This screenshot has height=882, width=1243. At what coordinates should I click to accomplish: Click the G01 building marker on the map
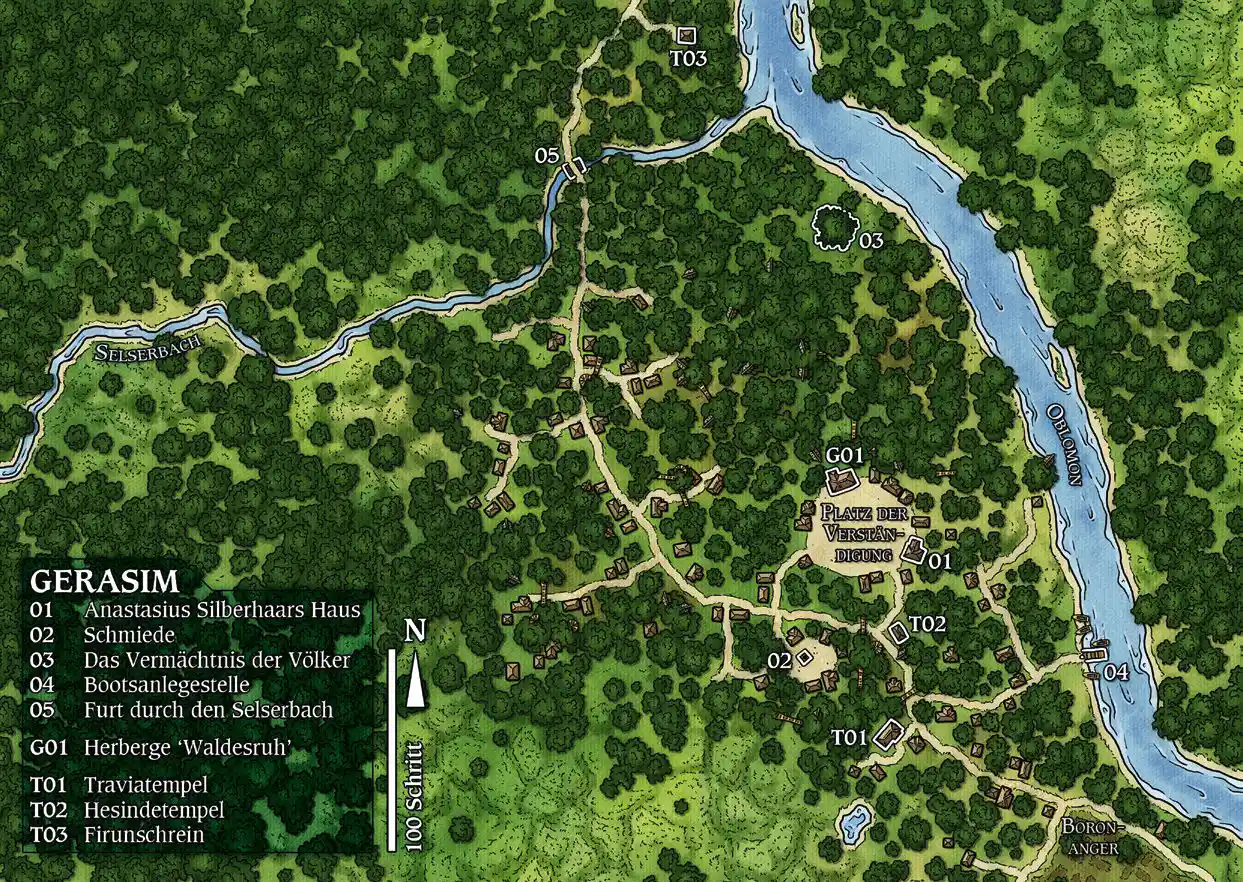[x=843, y=480]
